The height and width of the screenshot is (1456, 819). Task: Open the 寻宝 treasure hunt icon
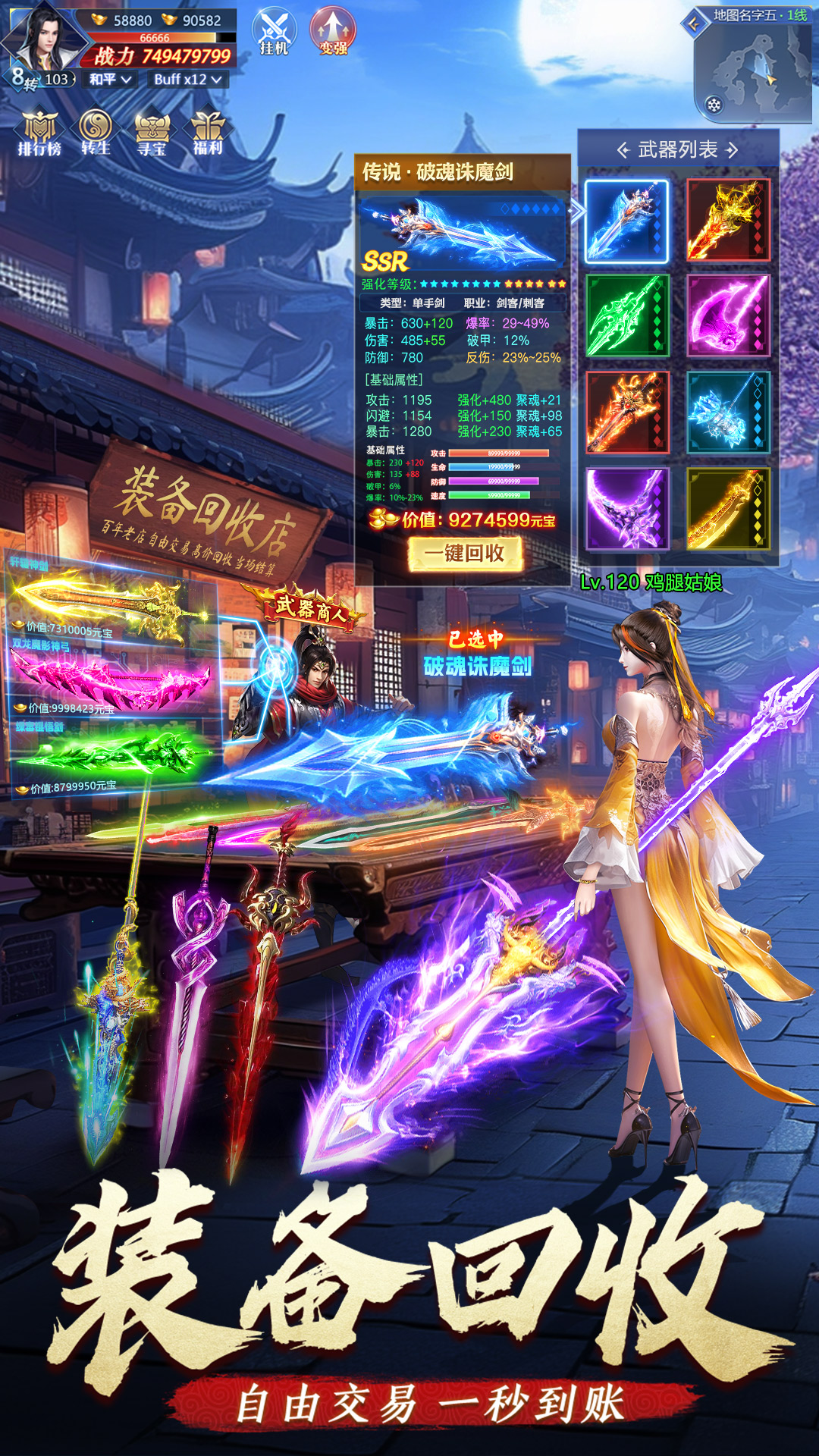point(152,133)
